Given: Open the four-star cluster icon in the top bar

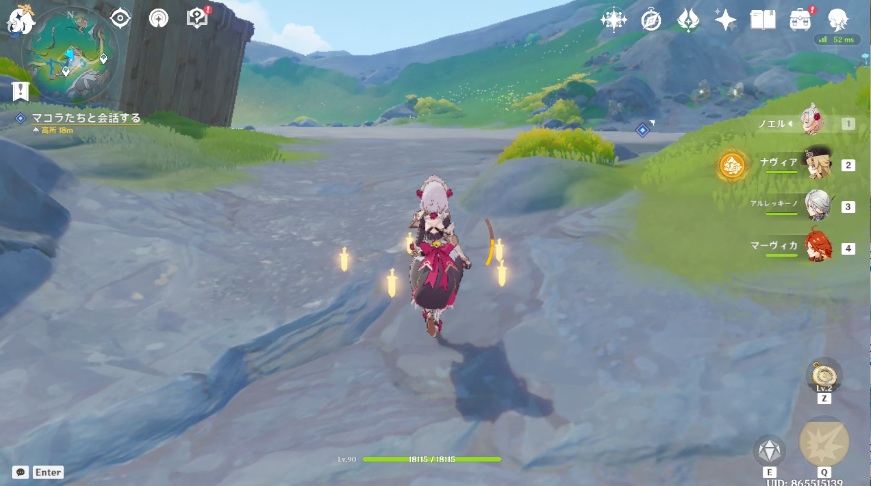Looking at the screenshot, I should click(612, 20).
